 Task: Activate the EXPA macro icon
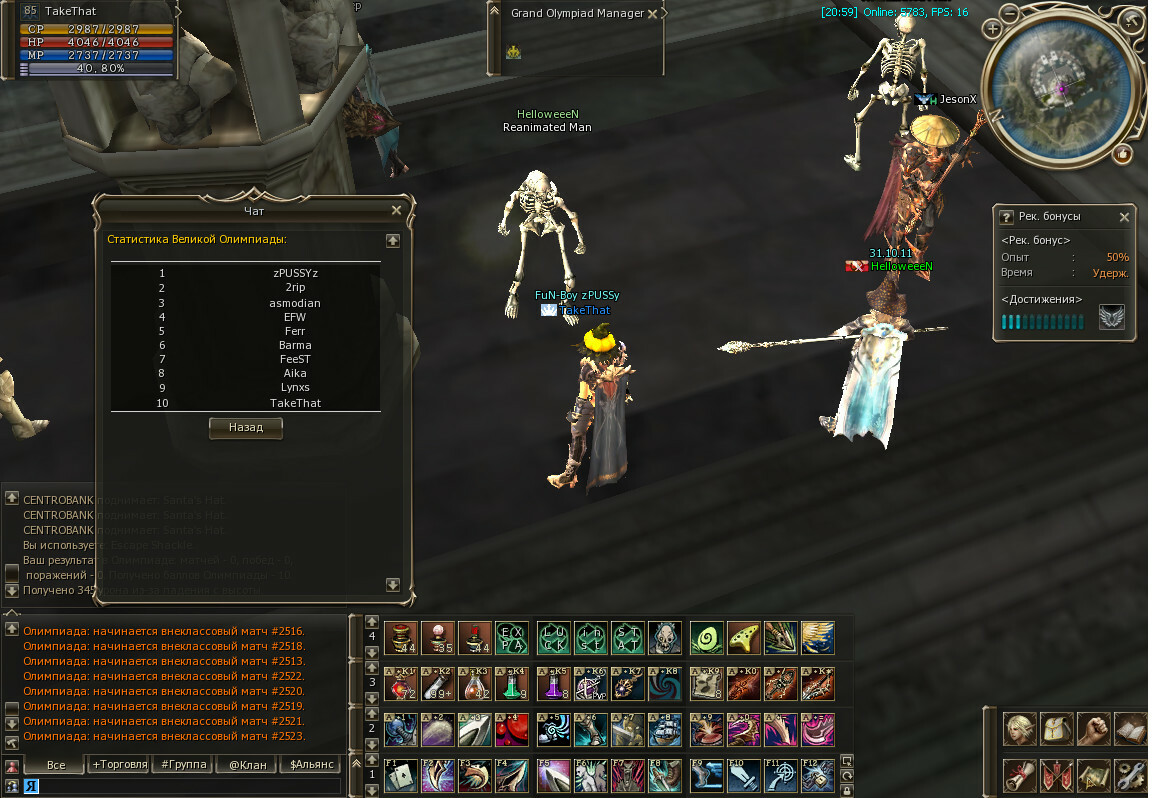tap(512, 637)
